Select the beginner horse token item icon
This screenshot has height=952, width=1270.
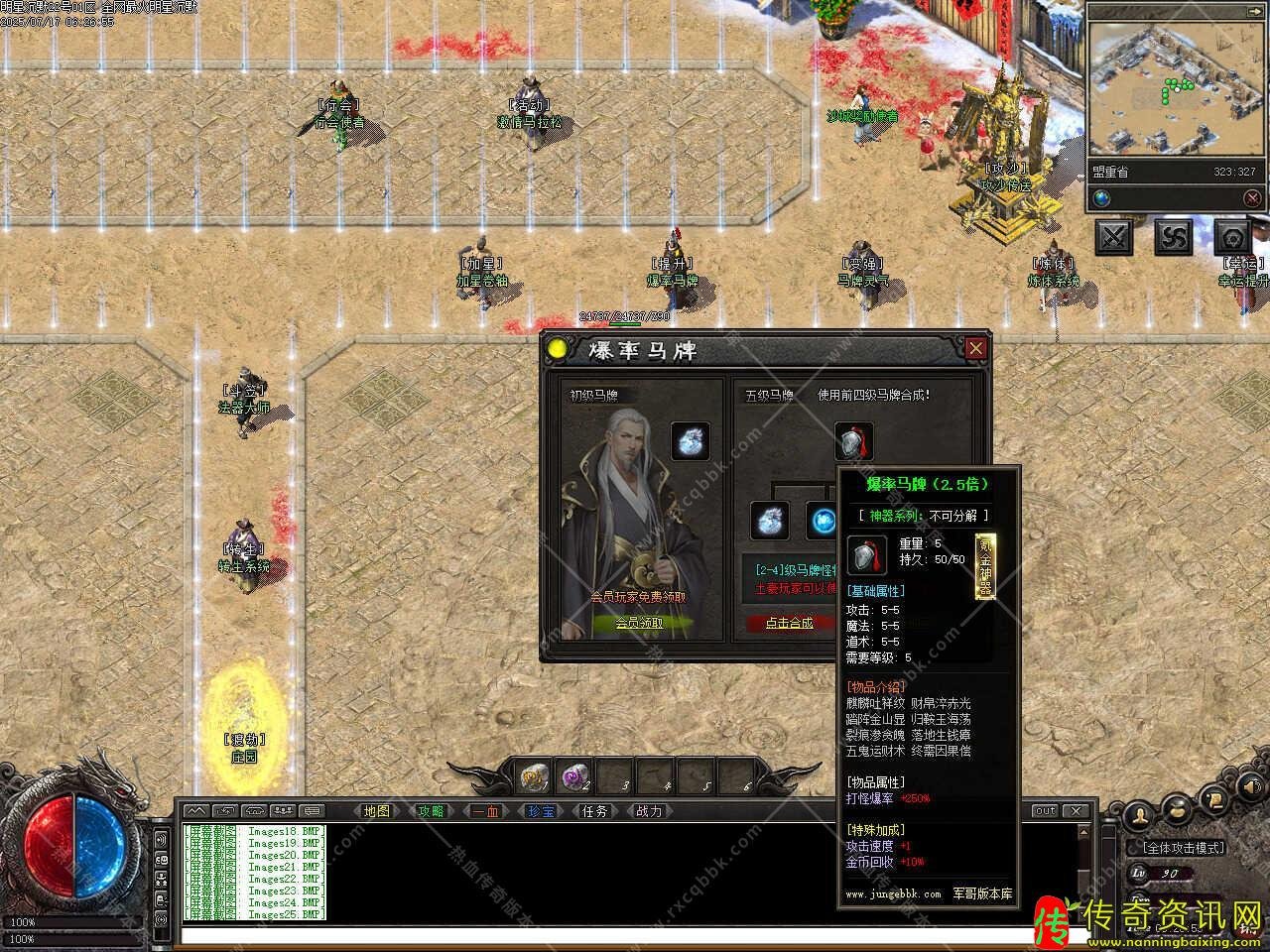point(691,441)
